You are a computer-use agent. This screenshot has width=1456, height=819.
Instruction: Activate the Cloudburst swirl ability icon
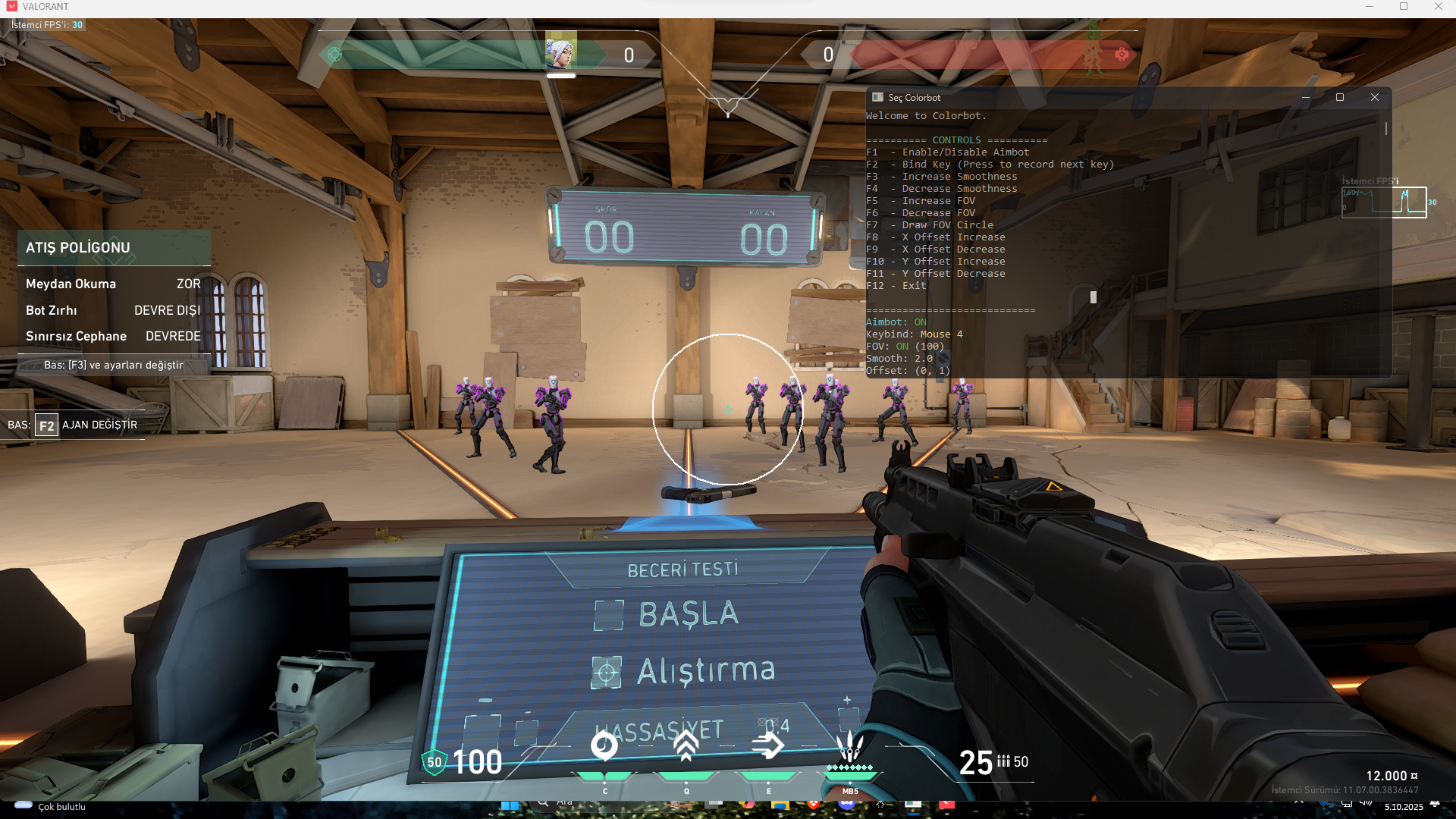click(x=604, y=747)
